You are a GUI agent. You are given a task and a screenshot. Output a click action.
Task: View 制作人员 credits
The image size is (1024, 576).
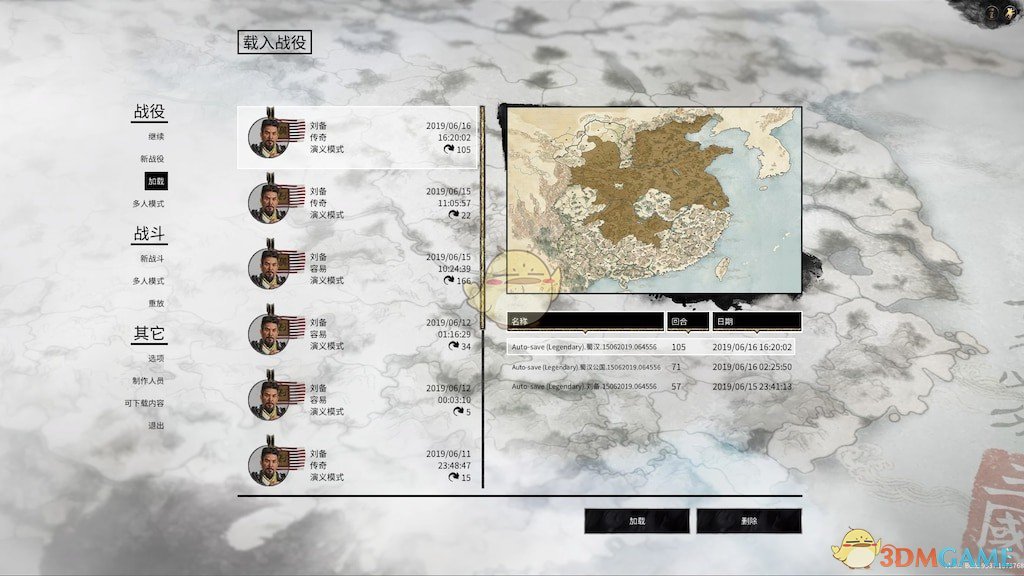pyautogui.click(x=147, y=380)
